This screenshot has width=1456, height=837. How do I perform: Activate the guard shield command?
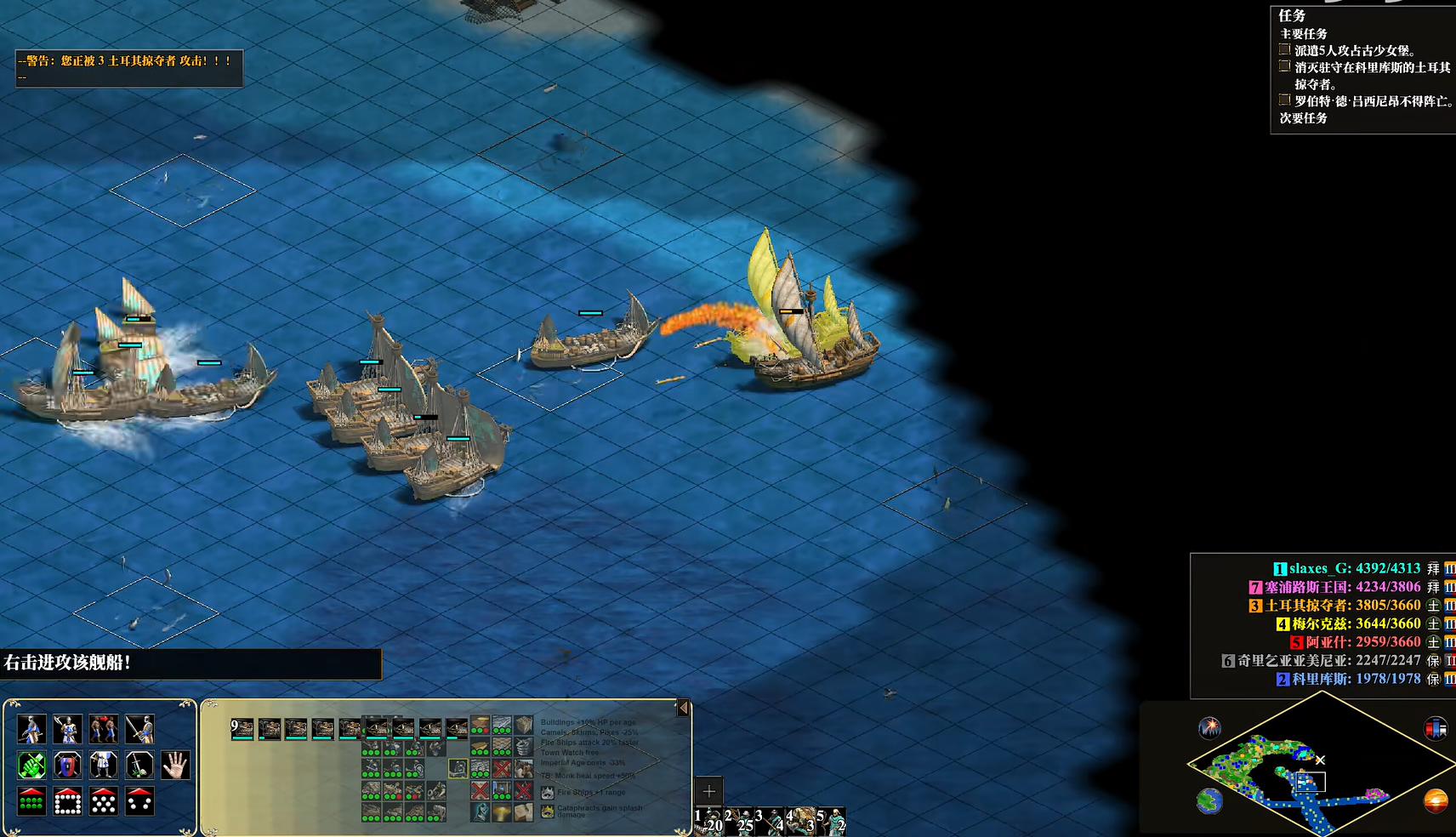tap(67, 765)
